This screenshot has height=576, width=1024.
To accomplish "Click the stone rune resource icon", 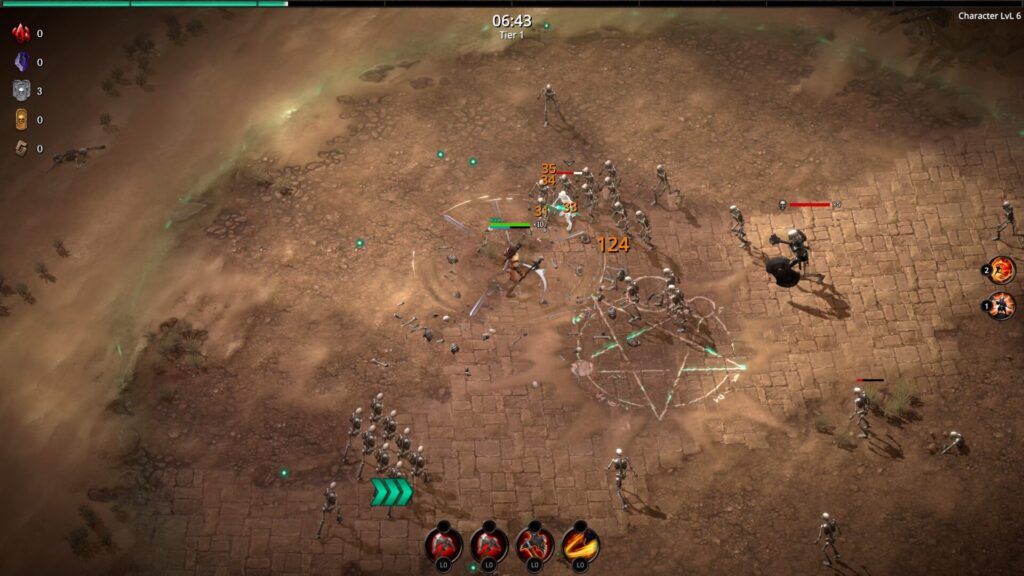I will point(20,149).
